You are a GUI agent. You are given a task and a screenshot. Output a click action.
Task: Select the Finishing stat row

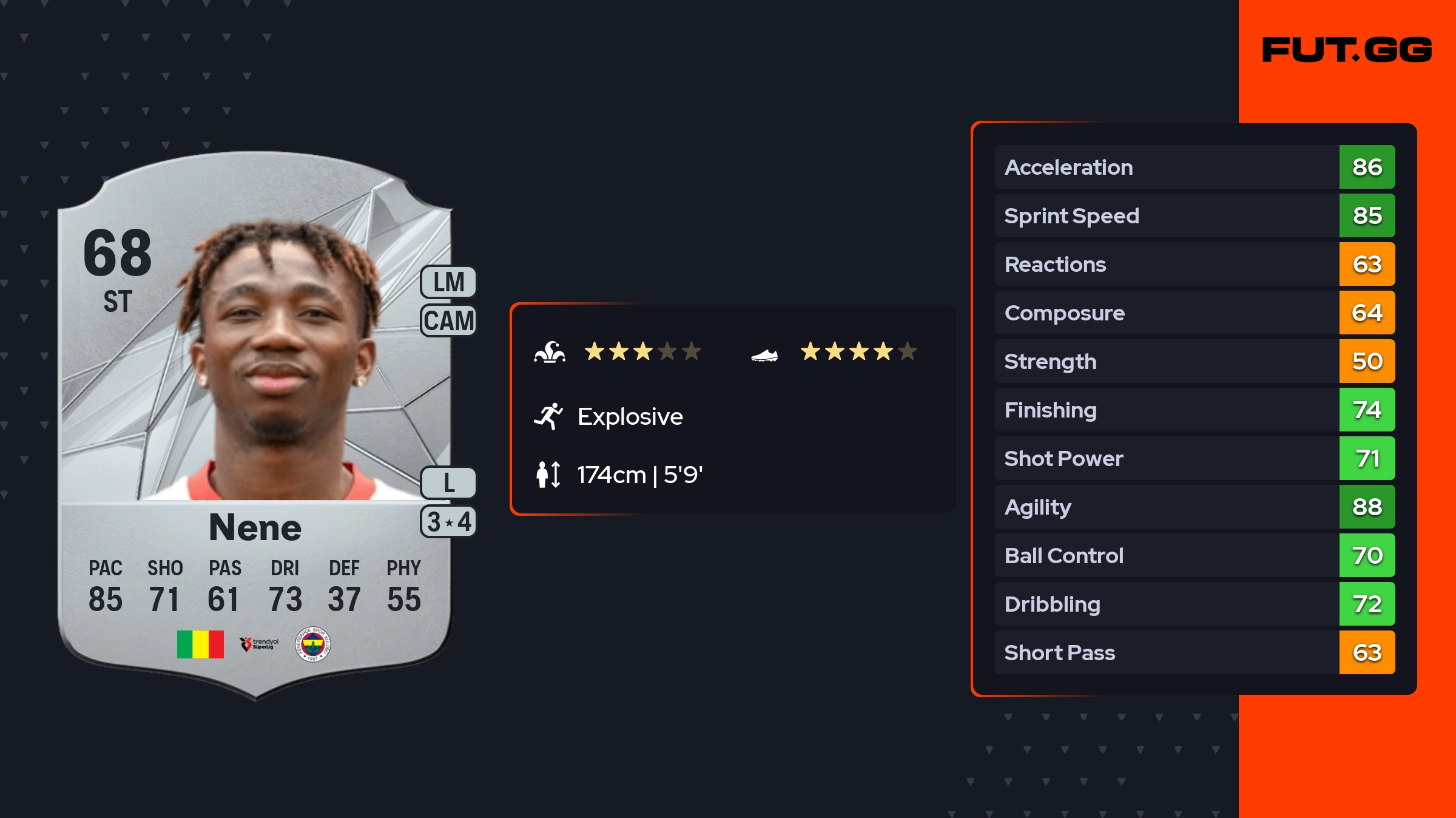tap(1194, 410)
